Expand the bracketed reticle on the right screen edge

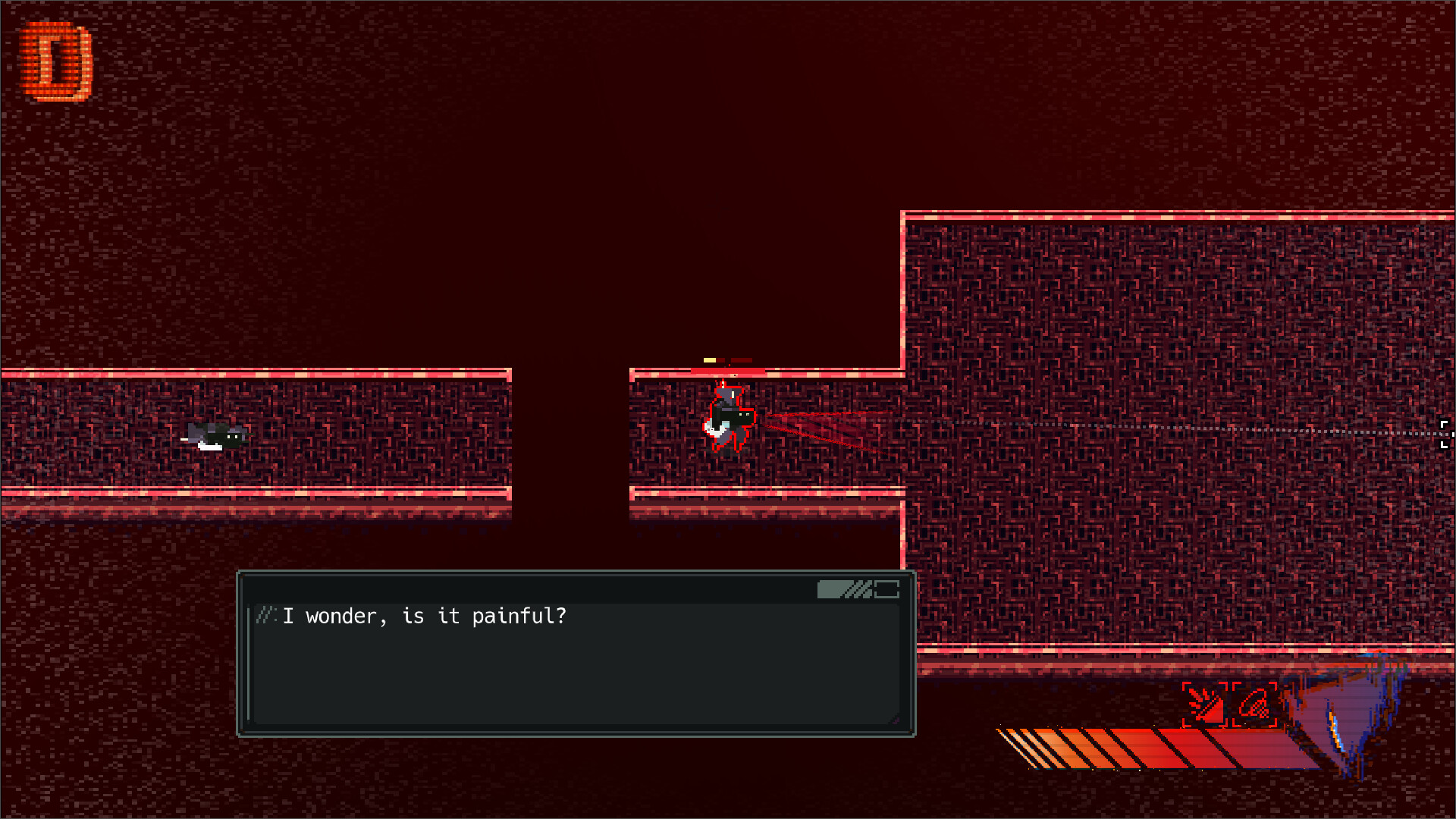click(1445, 434)
